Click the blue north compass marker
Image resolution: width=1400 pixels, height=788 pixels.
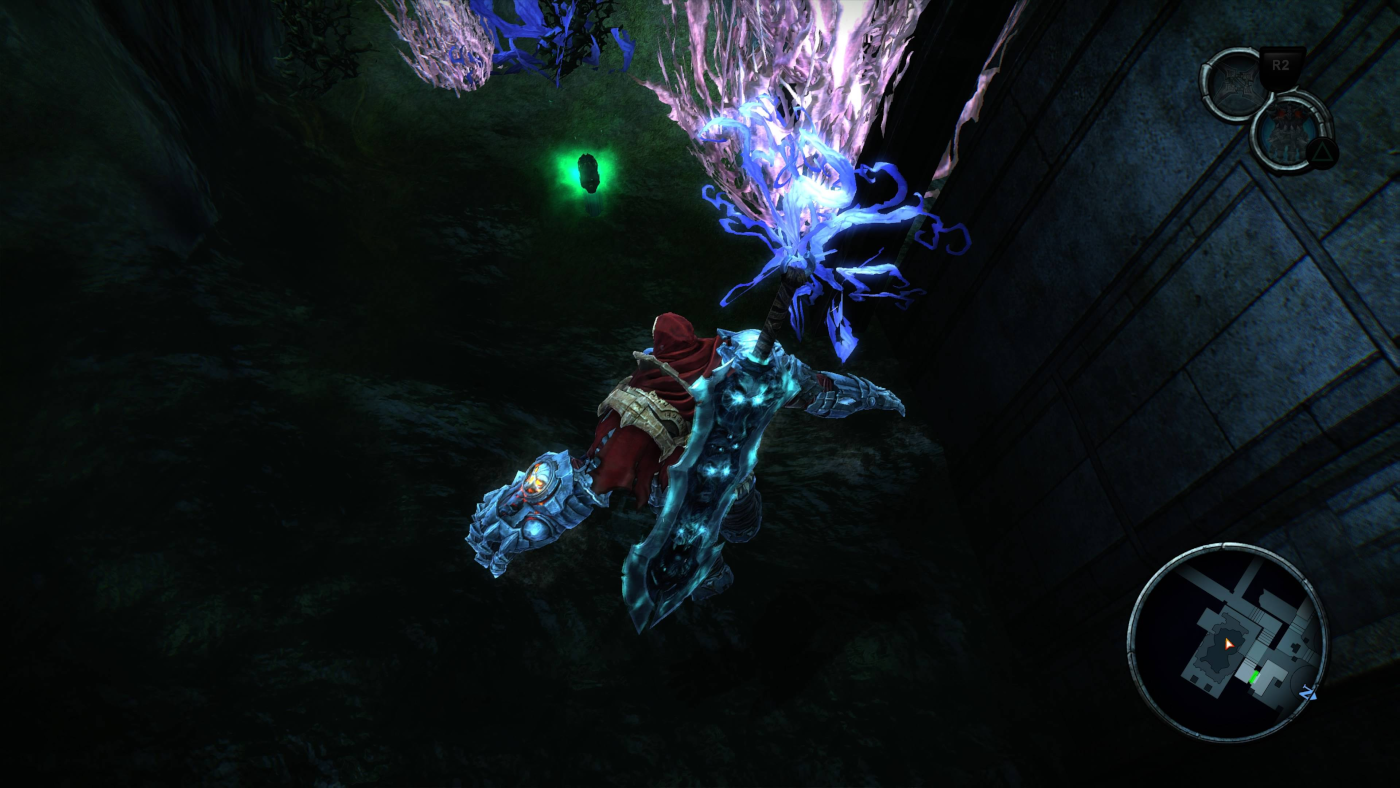(x=1310, y=692)
